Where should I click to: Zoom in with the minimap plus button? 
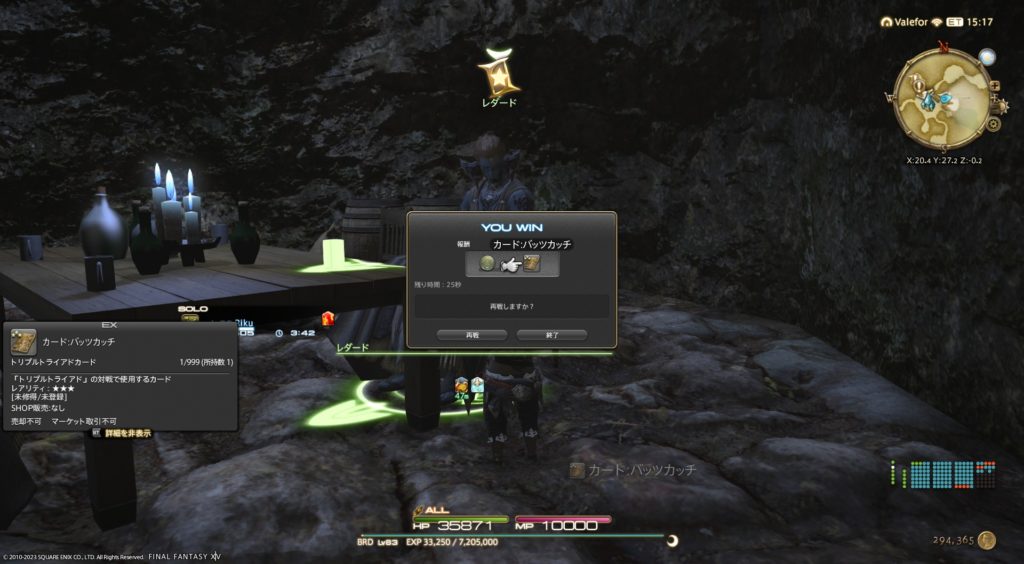(x=994, y=87)
